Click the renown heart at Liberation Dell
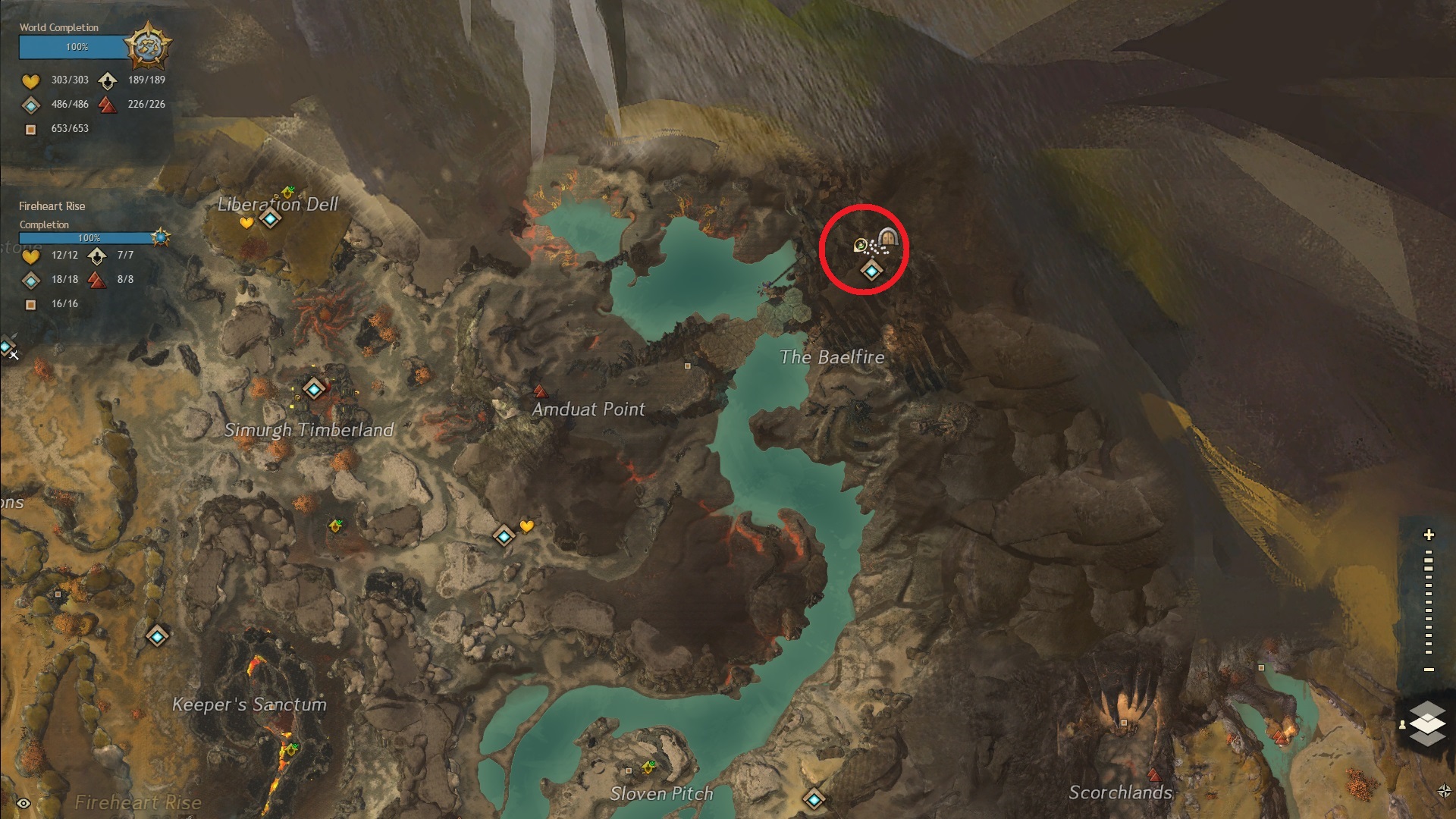This screenshot has width=1456, height=819. [x=246, y=223]
